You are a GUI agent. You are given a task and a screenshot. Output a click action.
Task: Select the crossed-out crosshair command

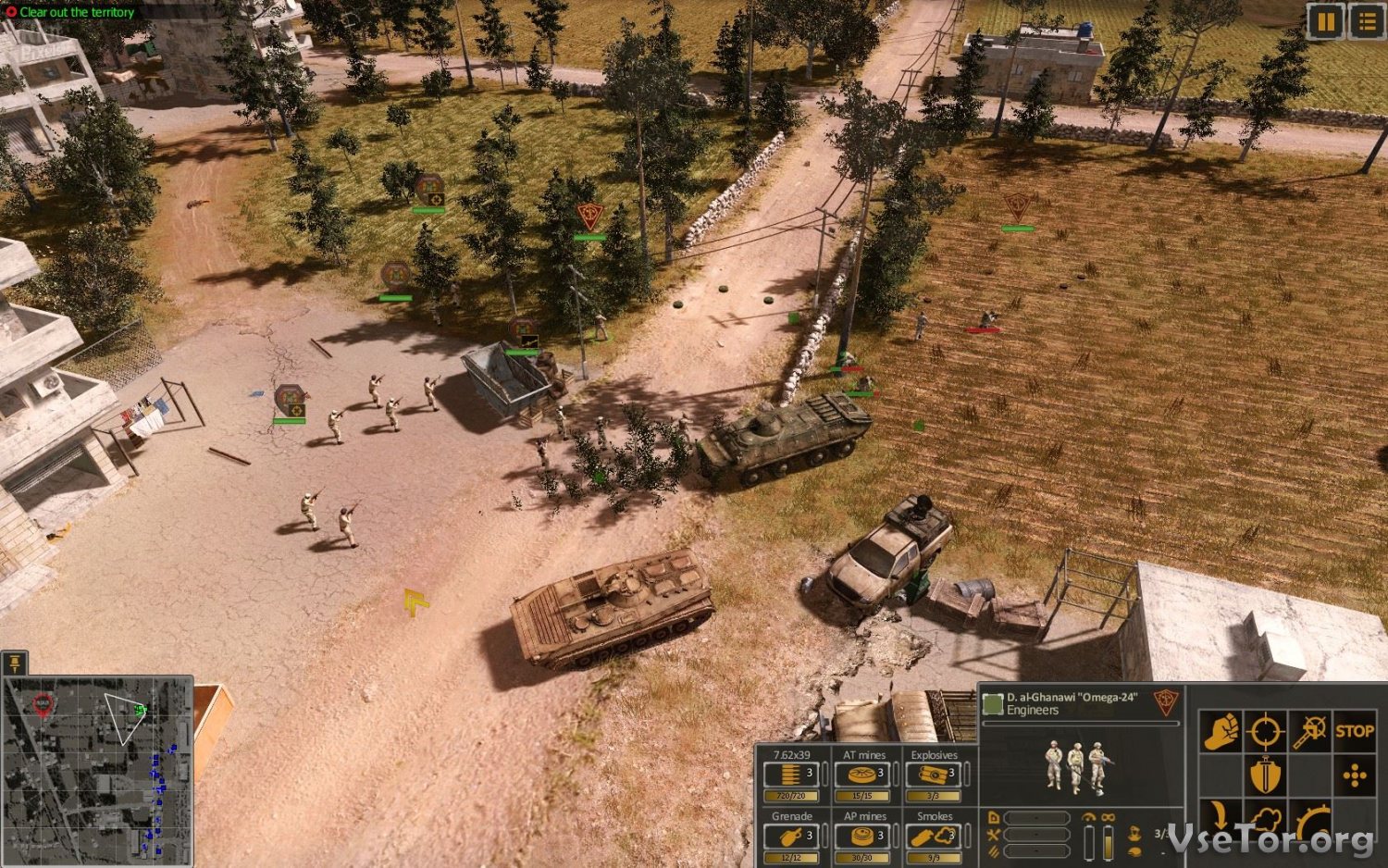click(x=1309, y=732)
